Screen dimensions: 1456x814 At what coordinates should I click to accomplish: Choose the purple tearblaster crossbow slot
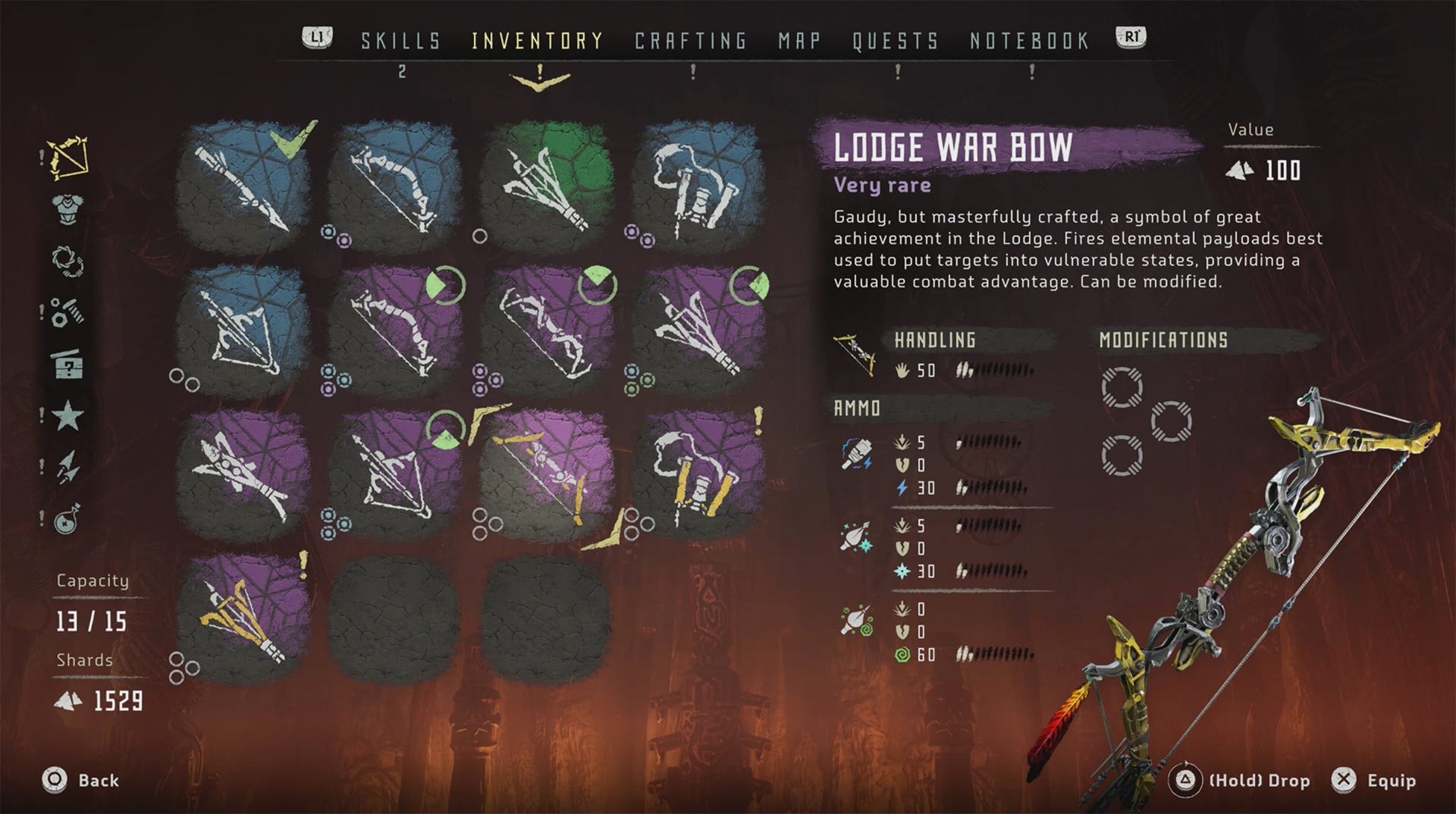(243, 474)
